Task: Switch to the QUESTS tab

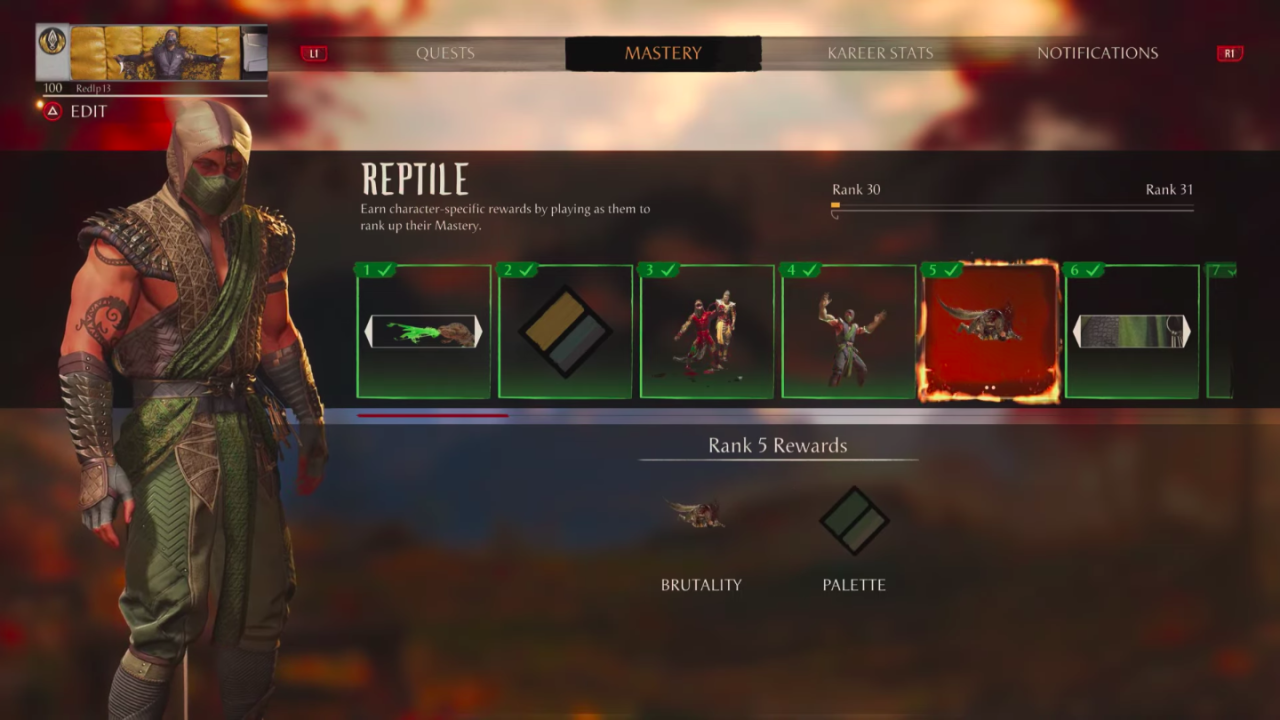Action: click(x=445, y=53)
